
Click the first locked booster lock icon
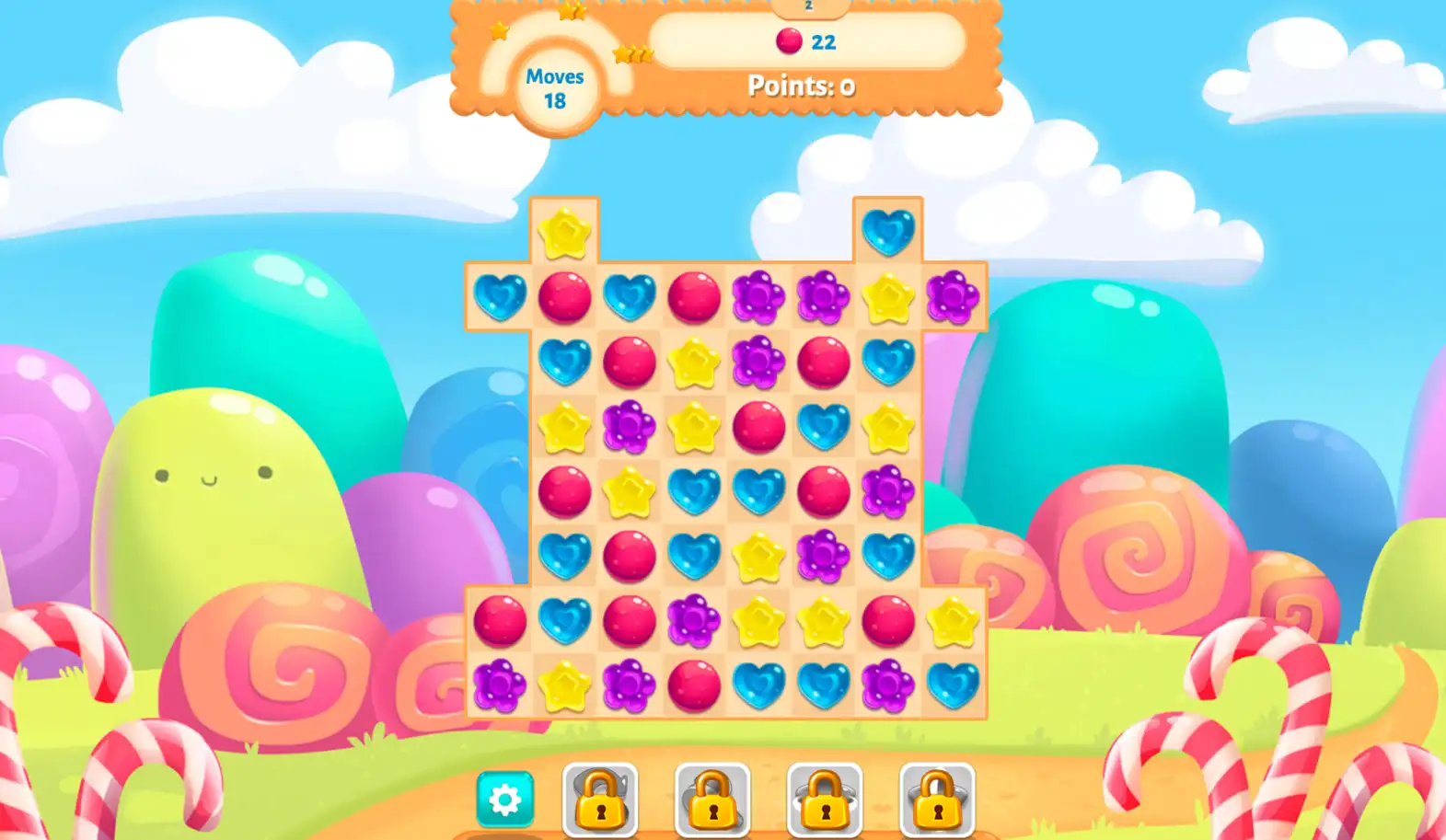[598, 800]
